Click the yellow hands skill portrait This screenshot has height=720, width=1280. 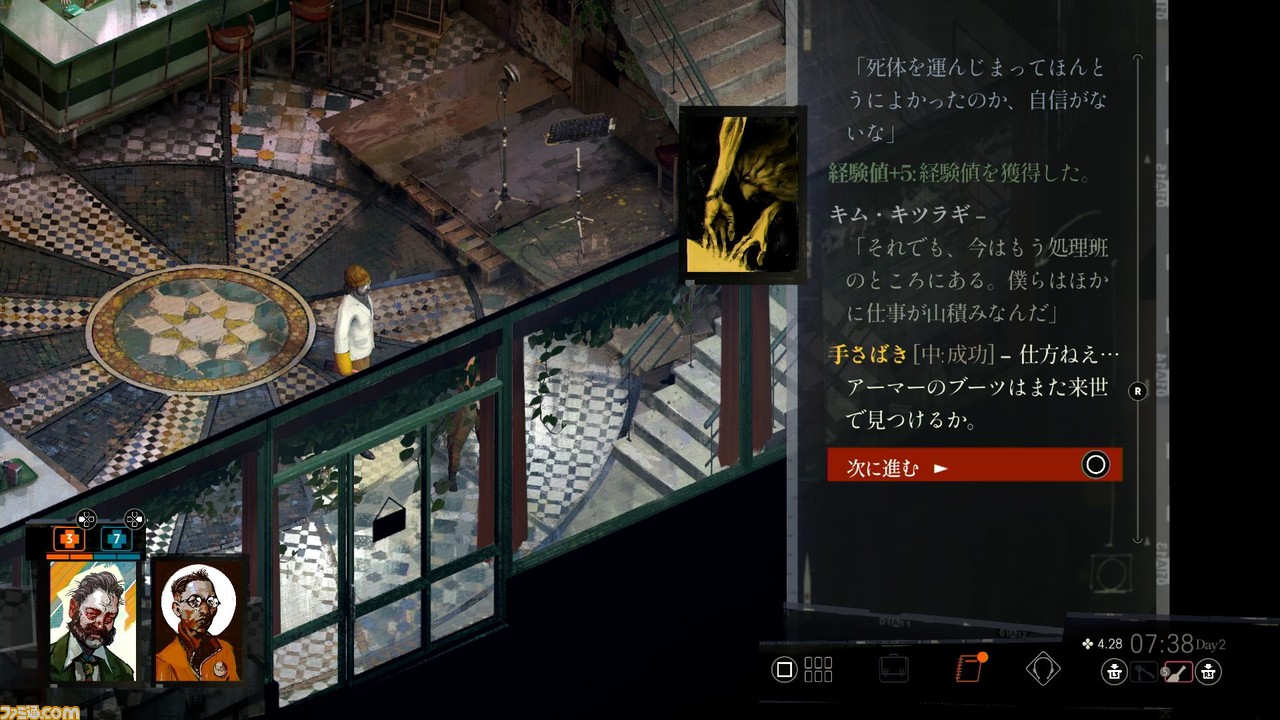point(741,195)
